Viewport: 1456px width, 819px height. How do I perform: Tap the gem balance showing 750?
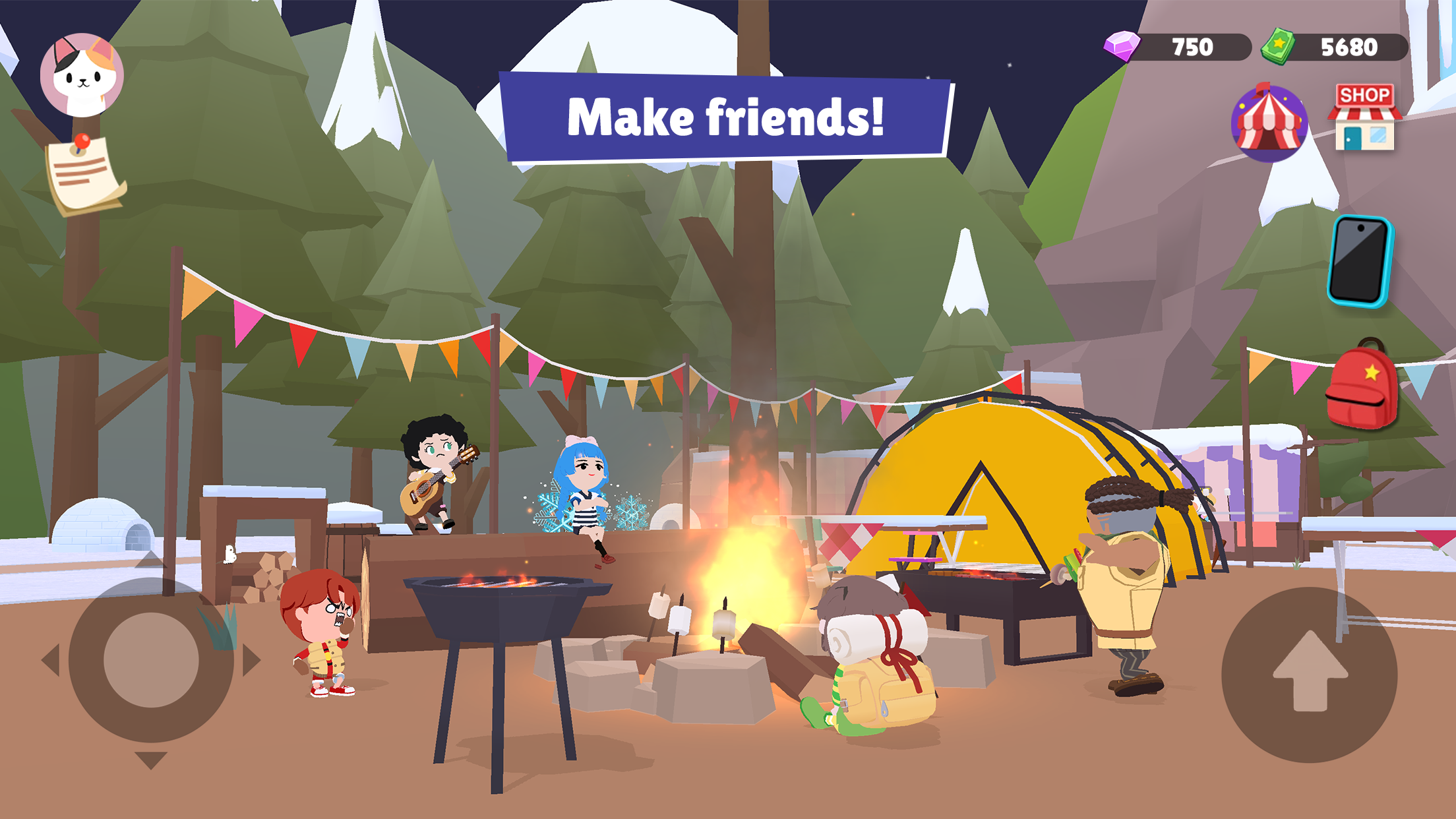(x=1191, y=45)
